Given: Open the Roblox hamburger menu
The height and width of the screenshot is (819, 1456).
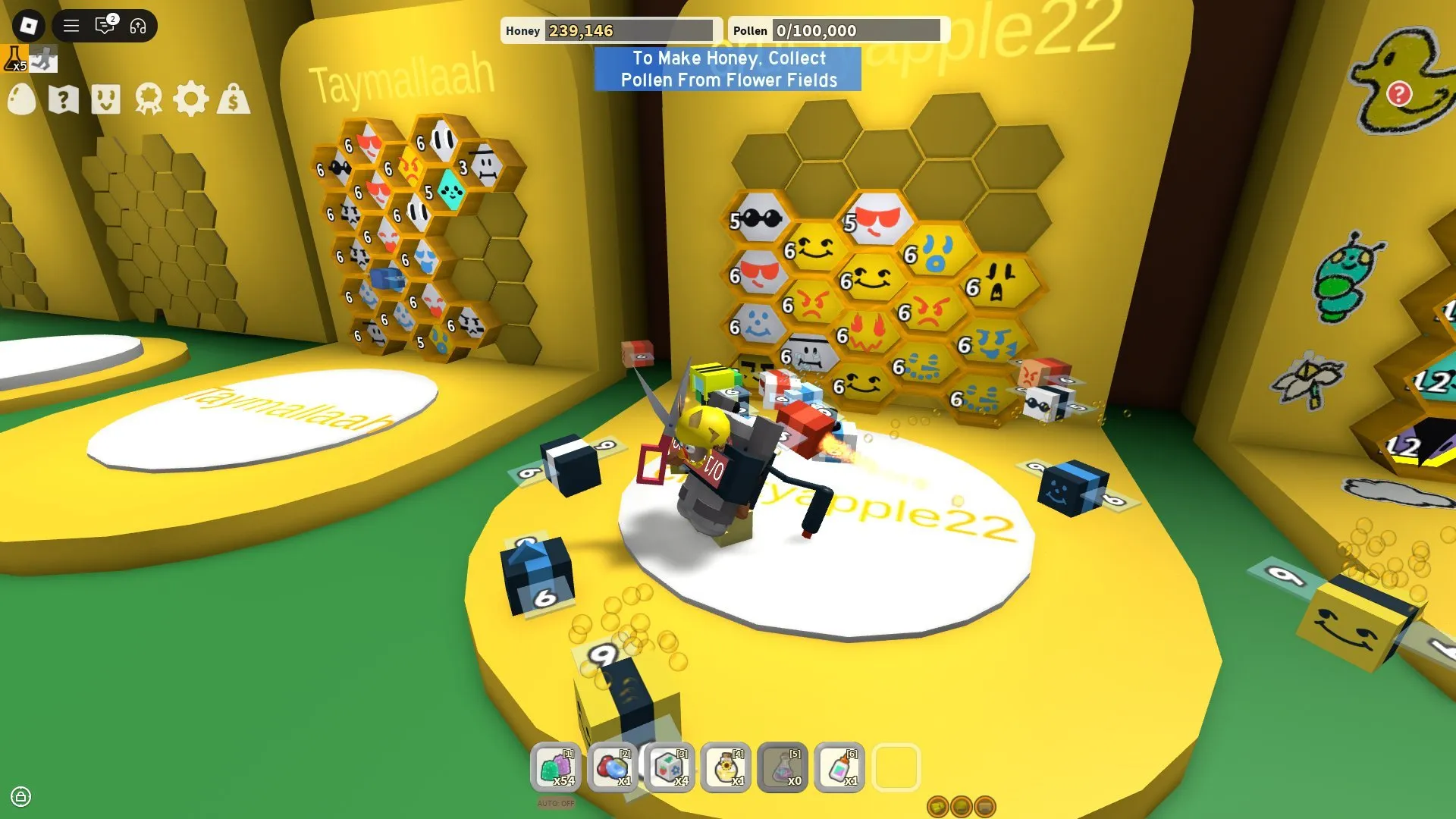Looking at the screenshot, I should pos(71,26).
